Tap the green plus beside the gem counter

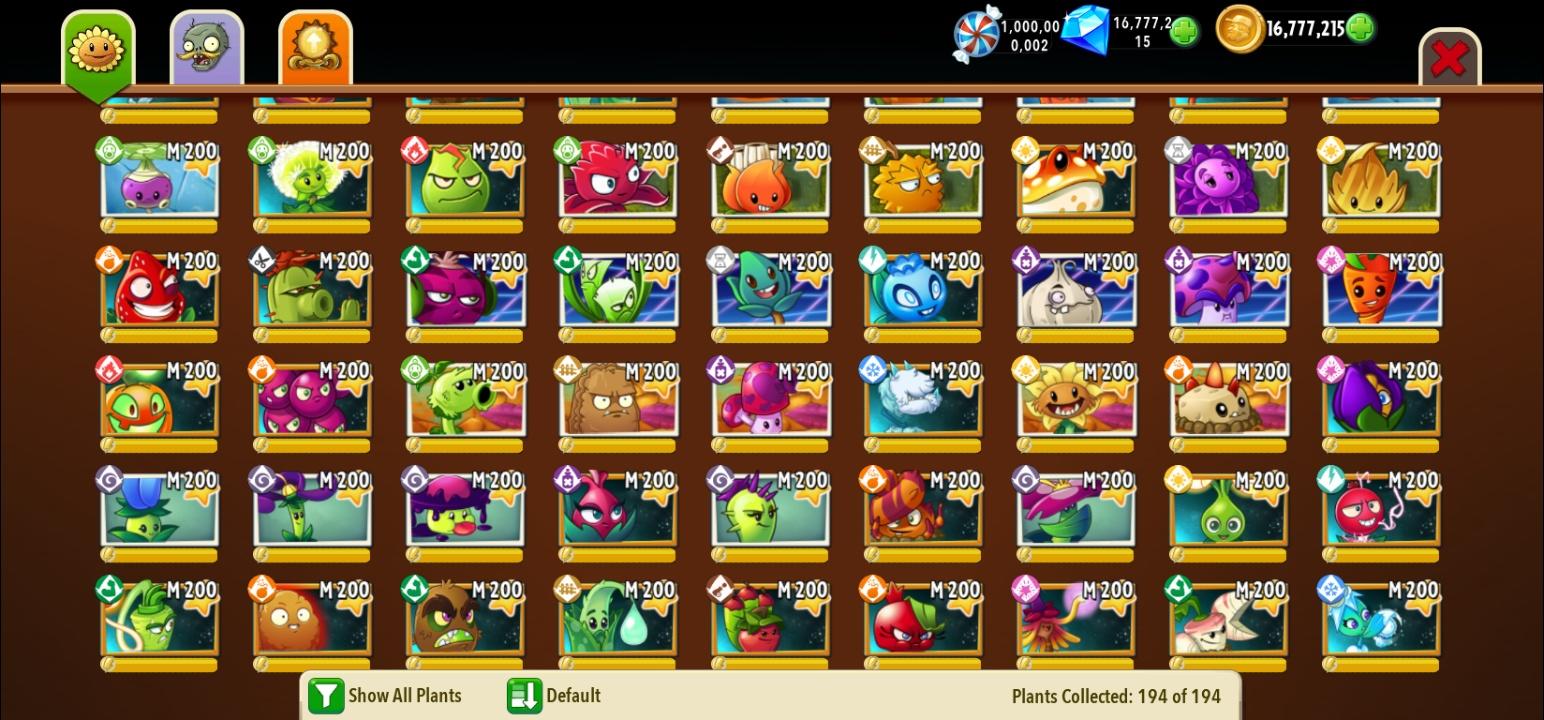1184,31
